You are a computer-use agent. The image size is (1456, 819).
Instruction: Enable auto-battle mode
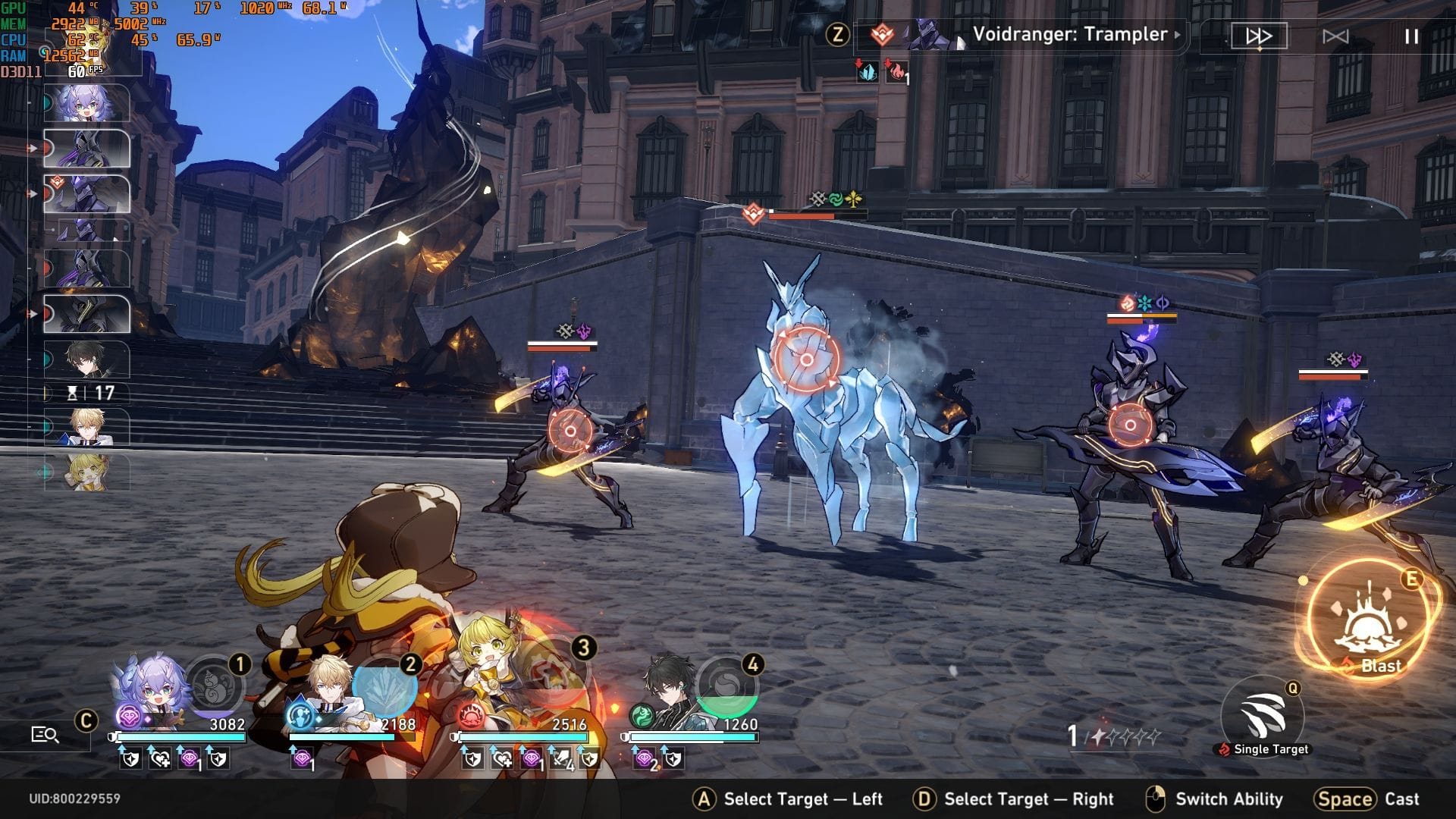(x=1337, y=36)
